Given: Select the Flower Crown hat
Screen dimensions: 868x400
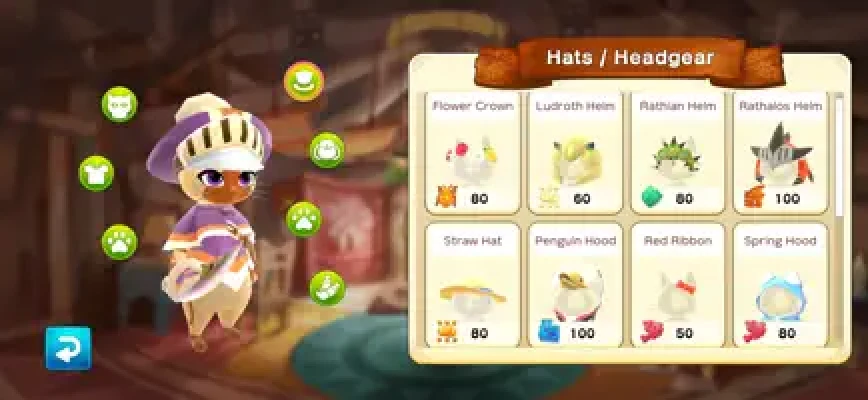Looking at the screenshot, I should (x=472, y=153).
